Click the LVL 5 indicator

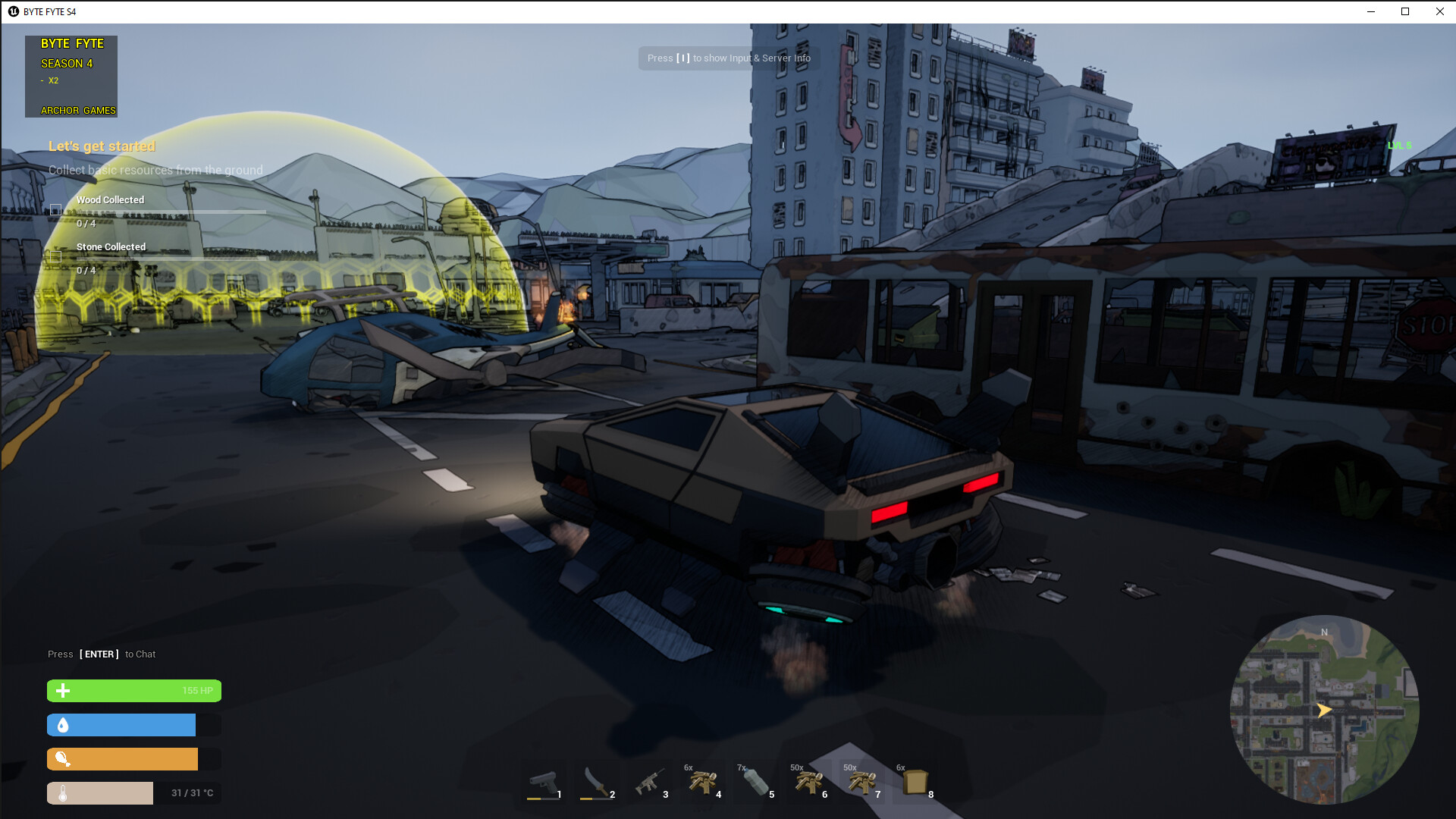coord(1399,145)
